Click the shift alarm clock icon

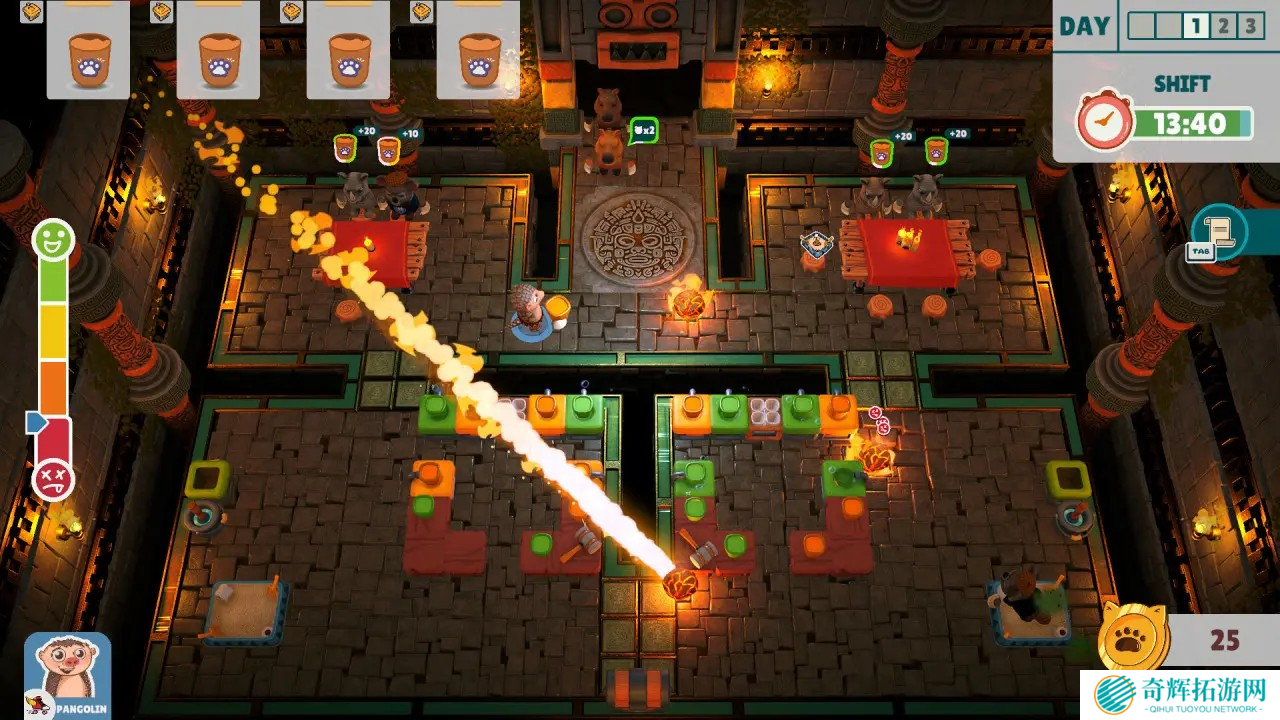coord(1103,124)
